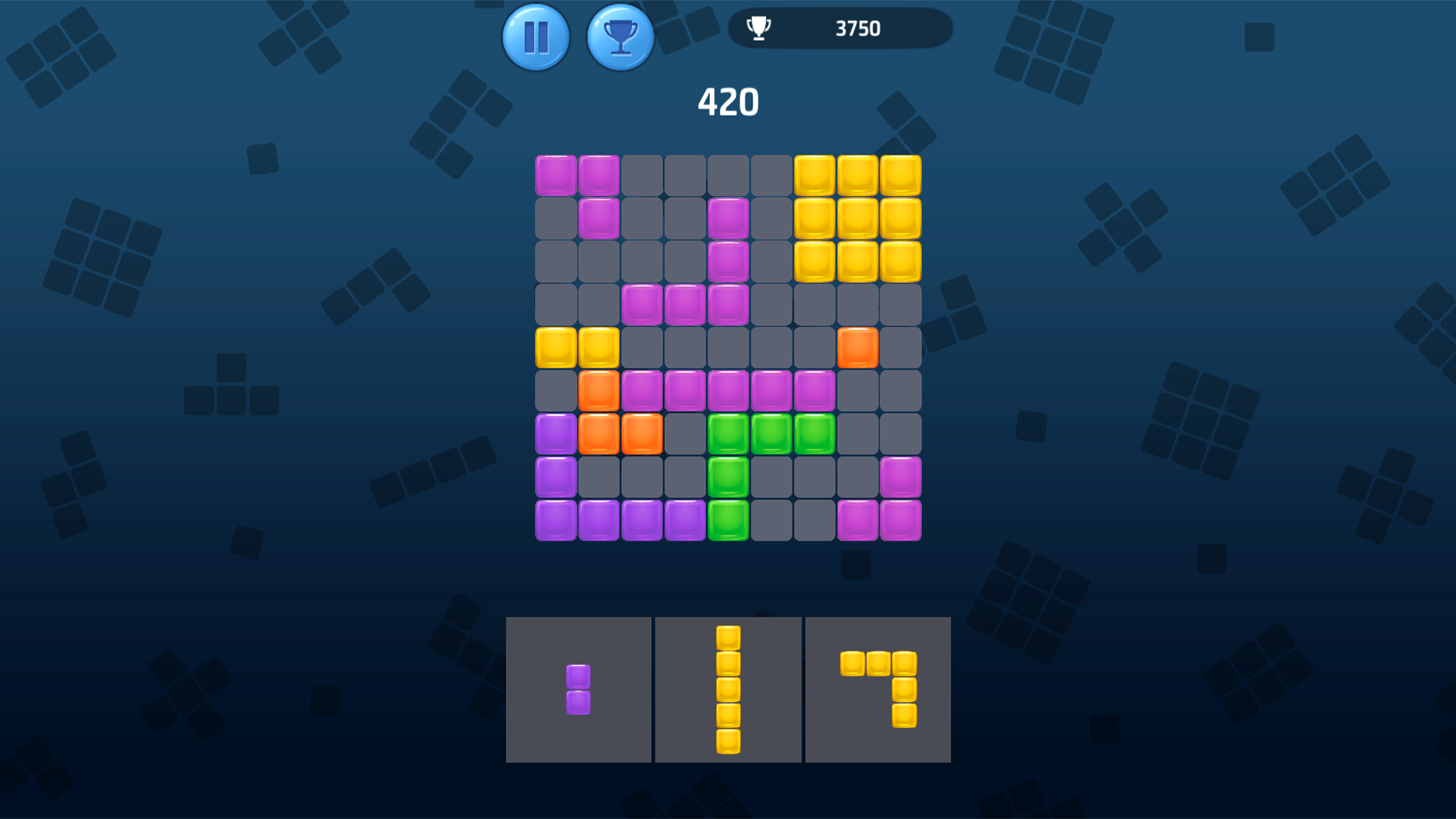Click the score counter showing 420
Viewport: 1456px width, 819px height.
tap(728, 101)
